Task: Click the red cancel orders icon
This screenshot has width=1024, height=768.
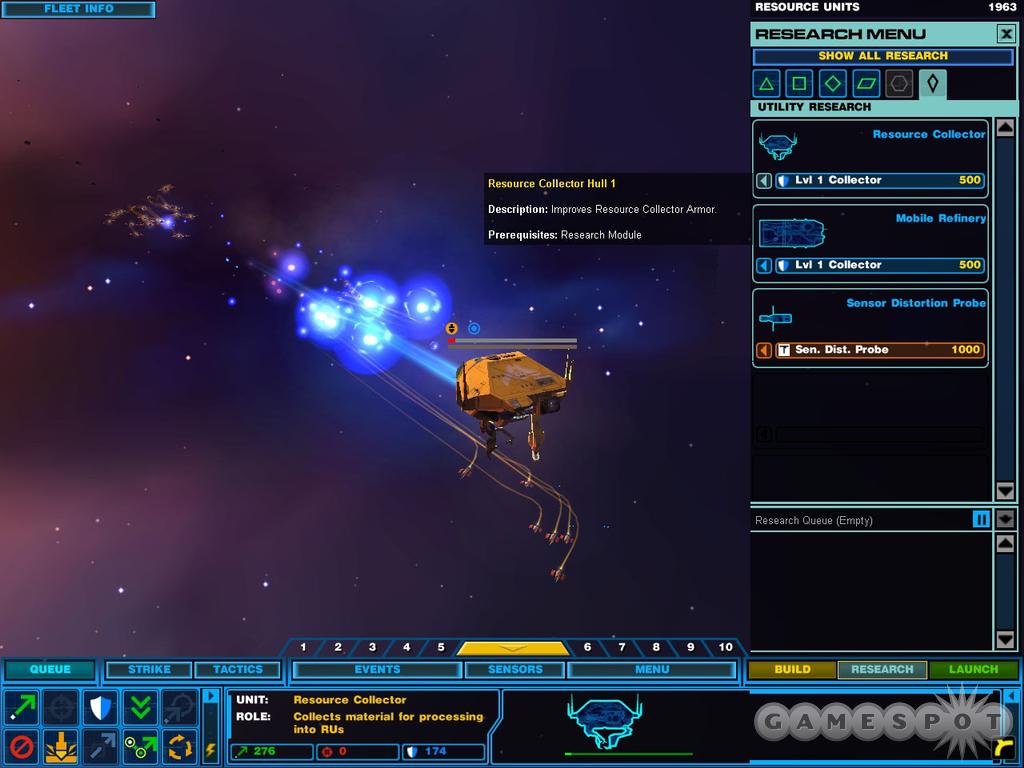Action: coord(21,746)
